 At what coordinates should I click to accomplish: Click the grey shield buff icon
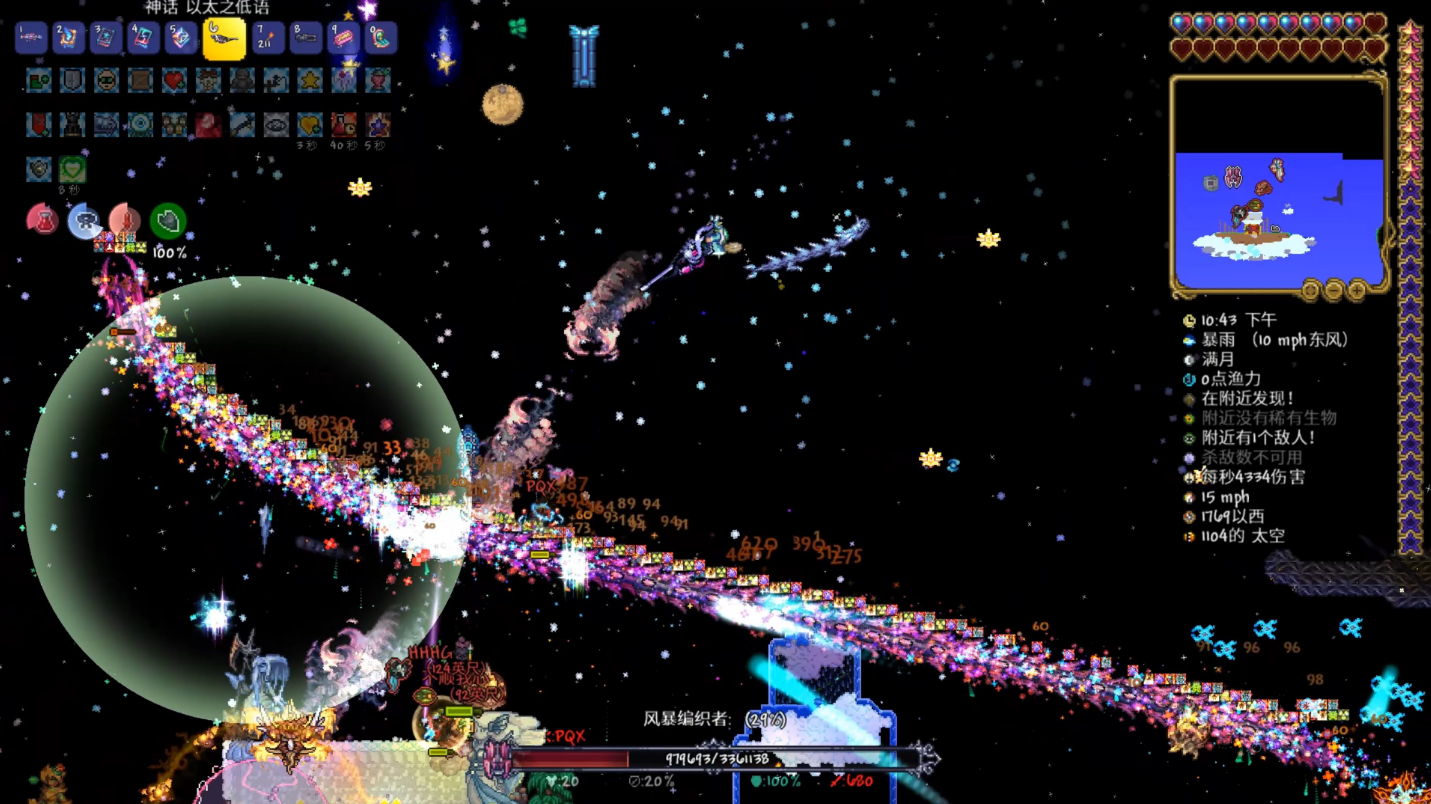(72, 80)
